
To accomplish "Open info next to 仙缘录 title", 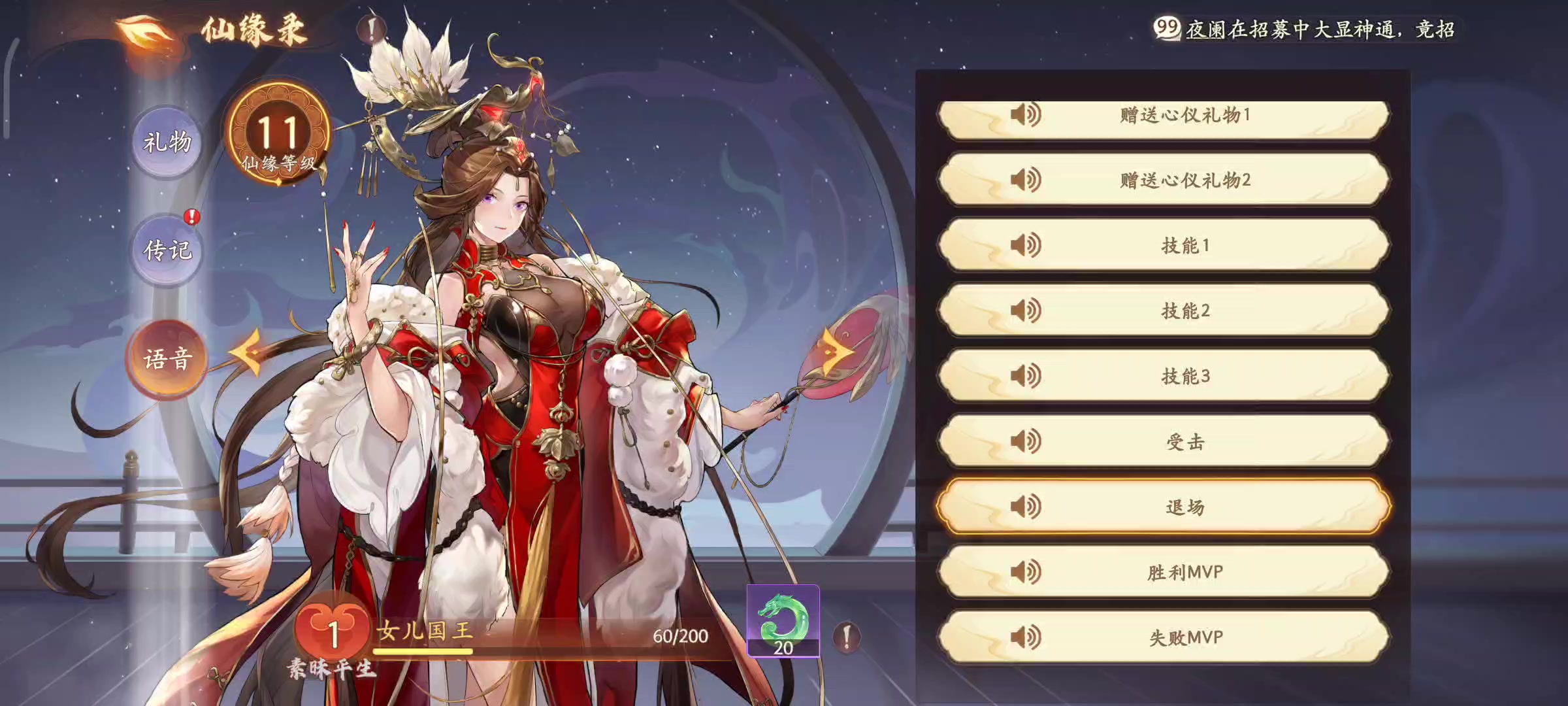I will click(371, 29).
